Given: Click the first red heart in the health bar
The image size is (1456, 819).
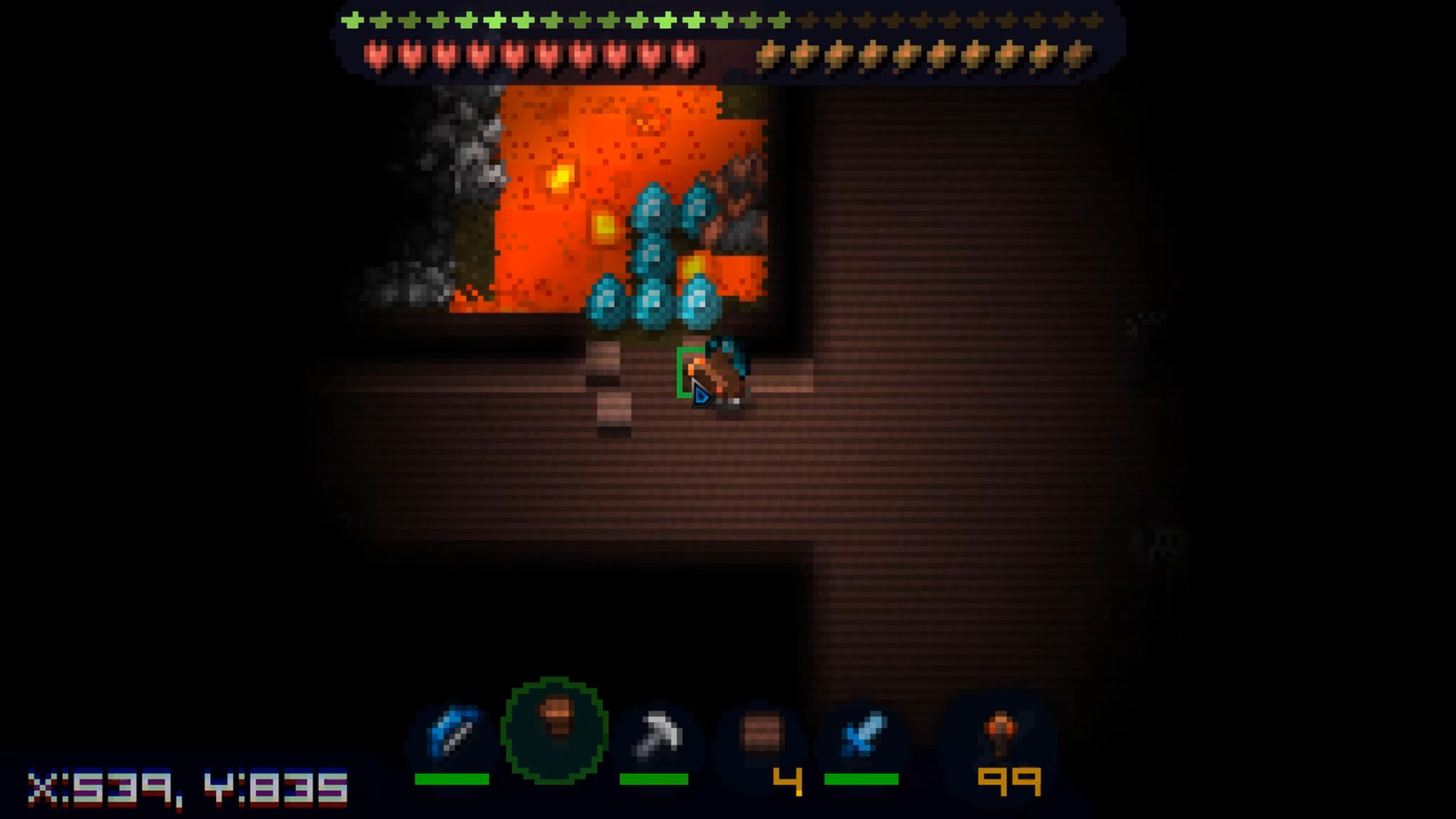Looking at the screenshot, I should (375, 55).
